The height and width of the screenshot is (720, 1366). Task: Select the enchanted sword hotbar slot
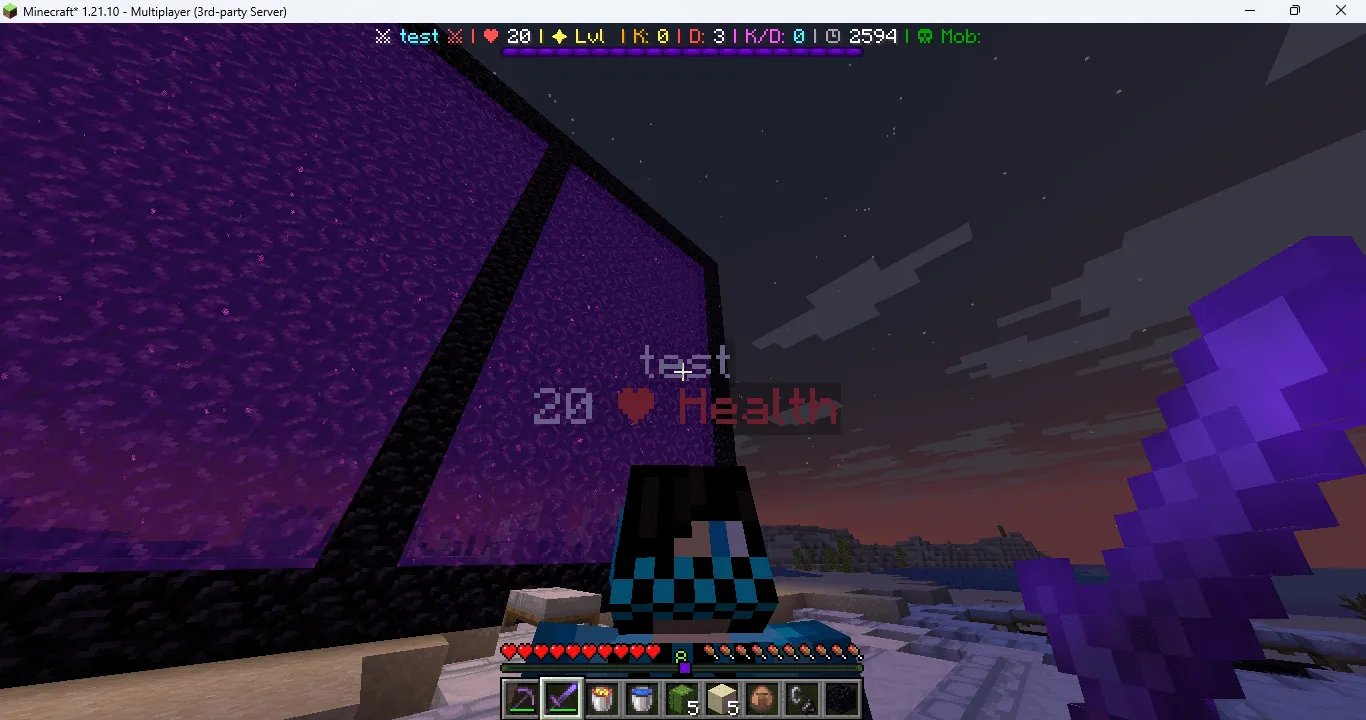561,699
